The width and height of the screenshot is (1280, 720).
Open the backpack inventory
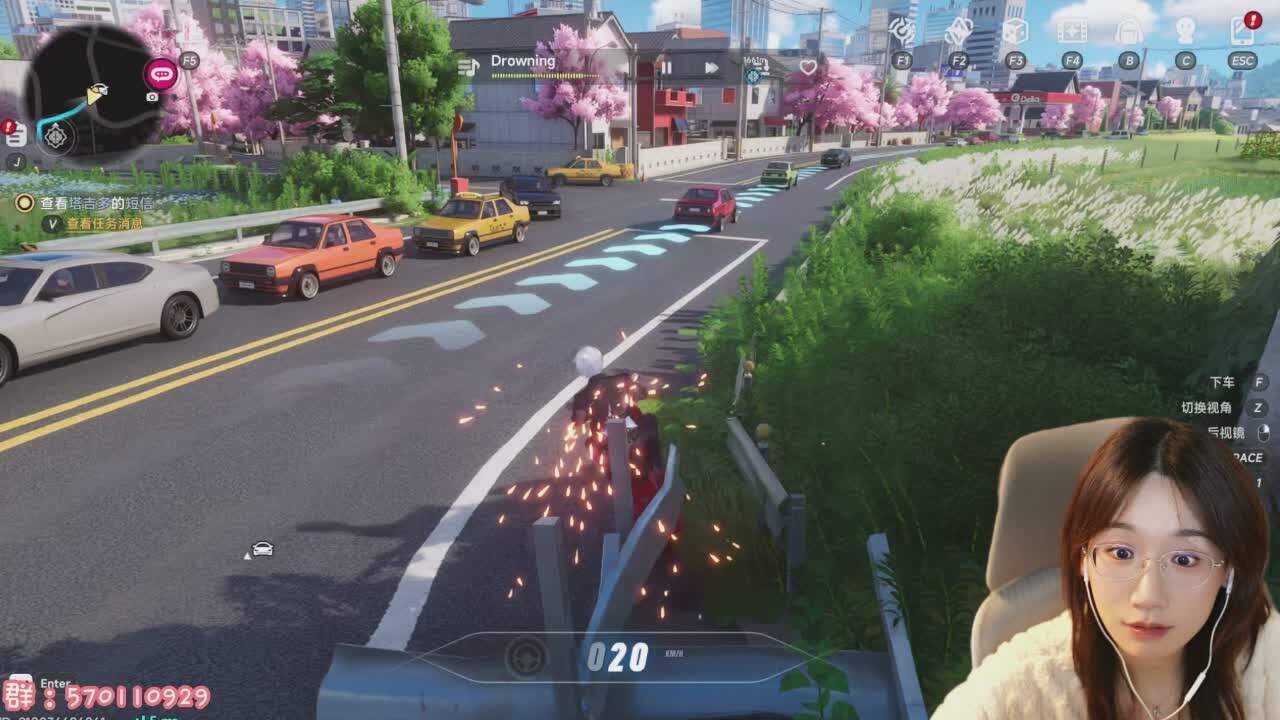pos(1128,32)
